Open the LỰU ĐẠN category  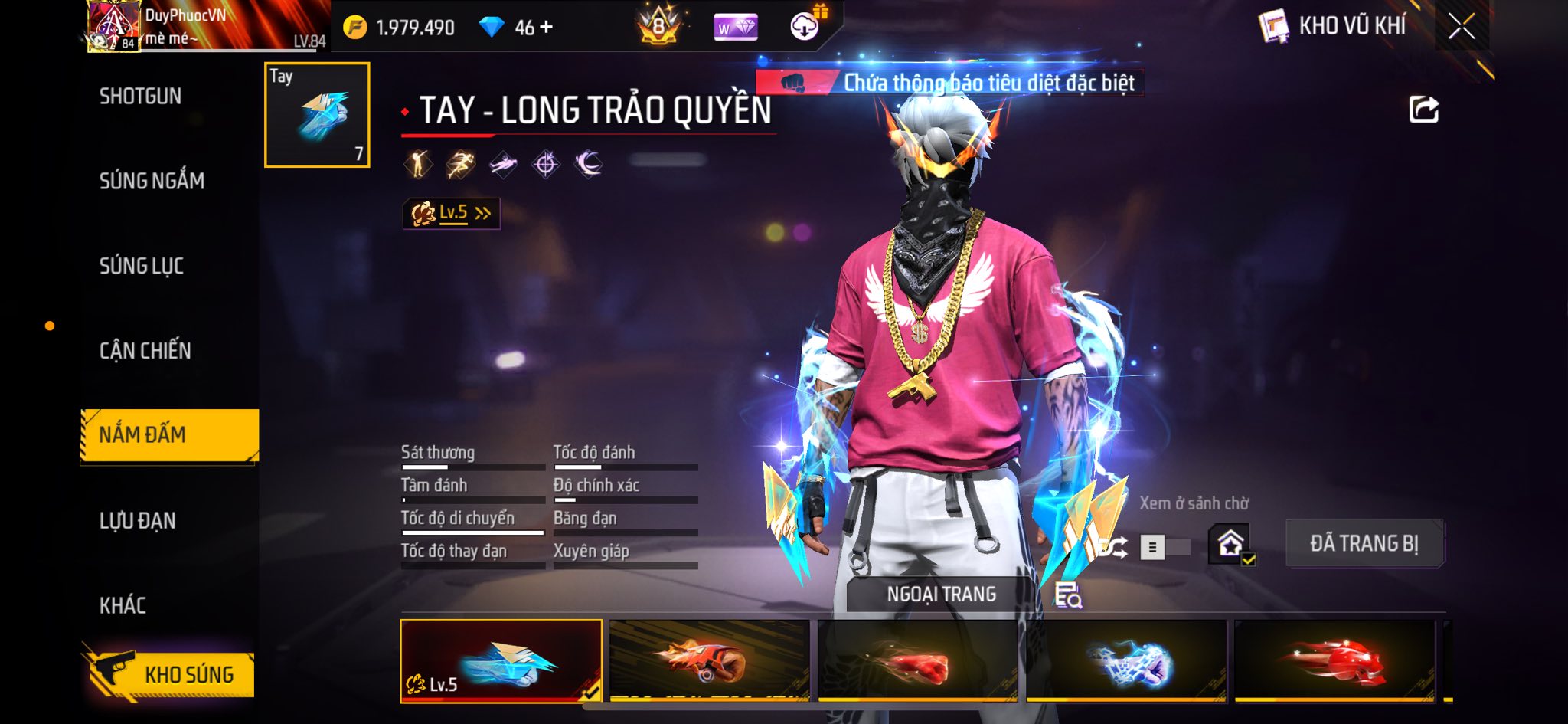tap(138, 521)
